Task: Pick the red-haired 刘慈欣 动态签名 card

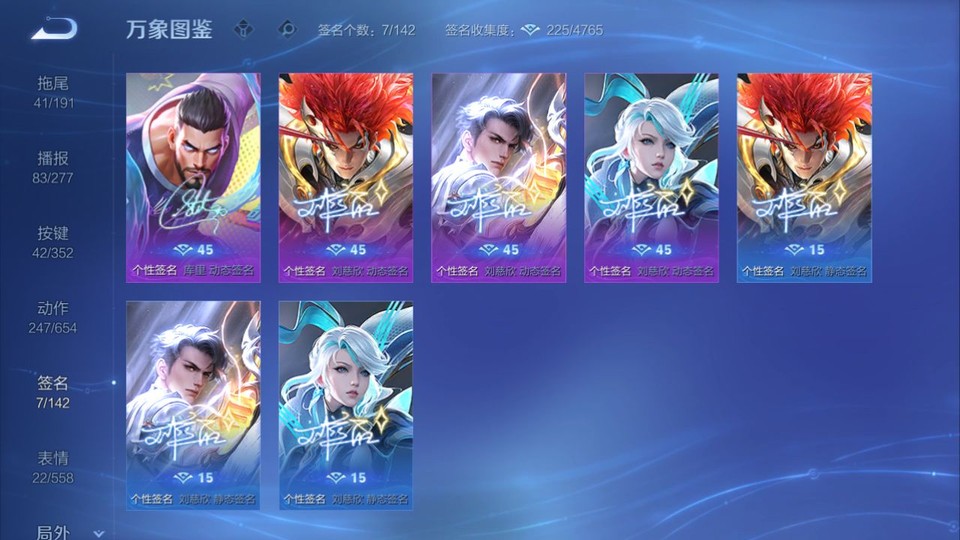Action: click(x=346, y=177)
